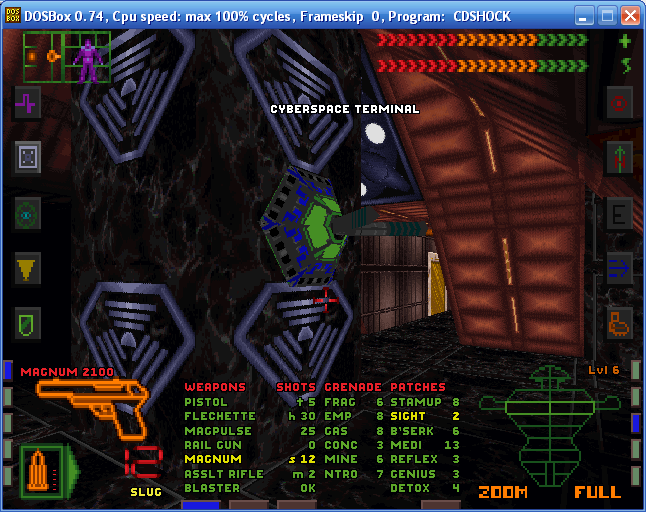Use a Medi patch
Viewport: 646px width, 512px height.
405,445
